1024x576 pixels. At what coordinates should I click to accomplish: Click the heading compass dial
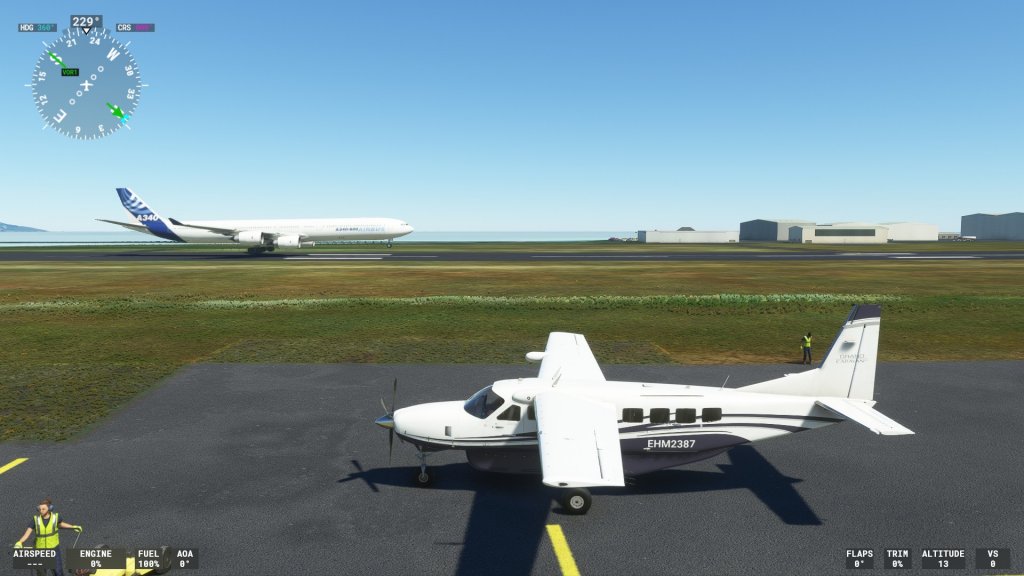(86, 84)
